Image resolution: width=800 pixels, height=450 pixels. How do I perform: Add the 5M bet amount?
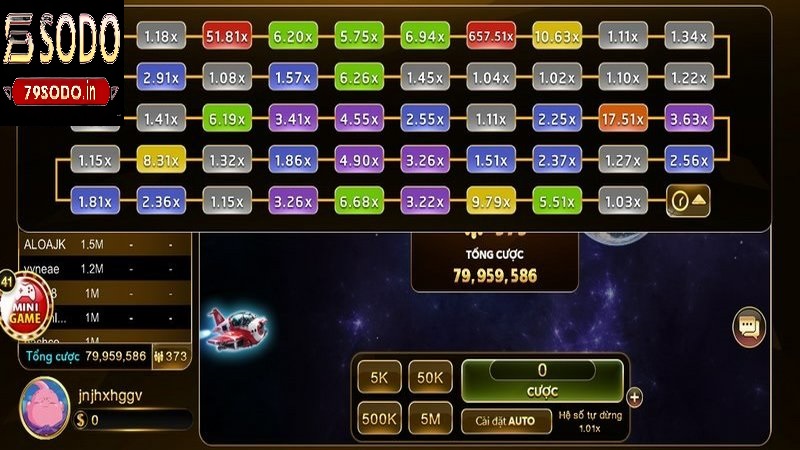pos(430,418)
